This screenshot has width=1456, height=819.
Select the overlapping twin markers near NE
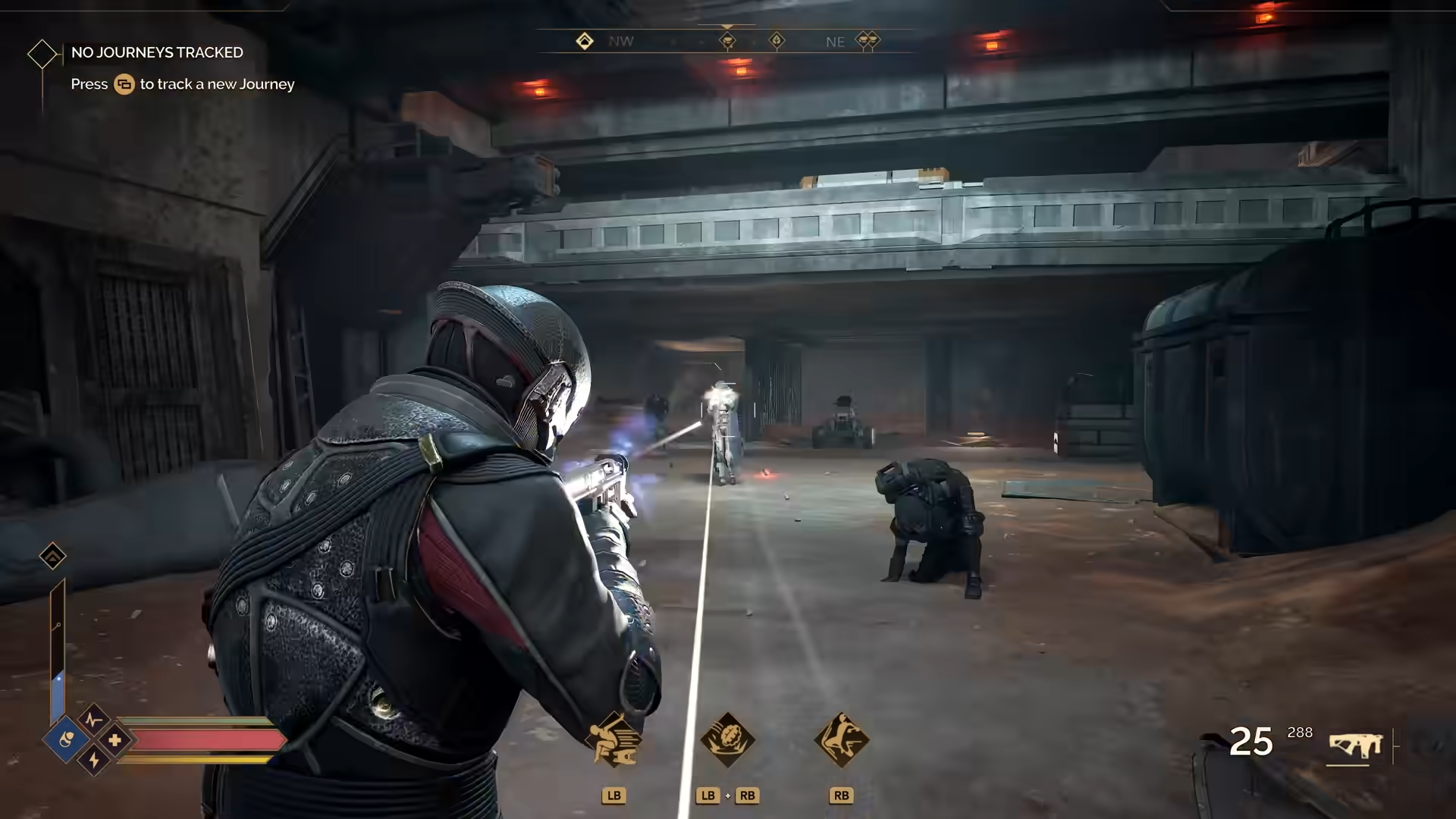pos(868,40)
